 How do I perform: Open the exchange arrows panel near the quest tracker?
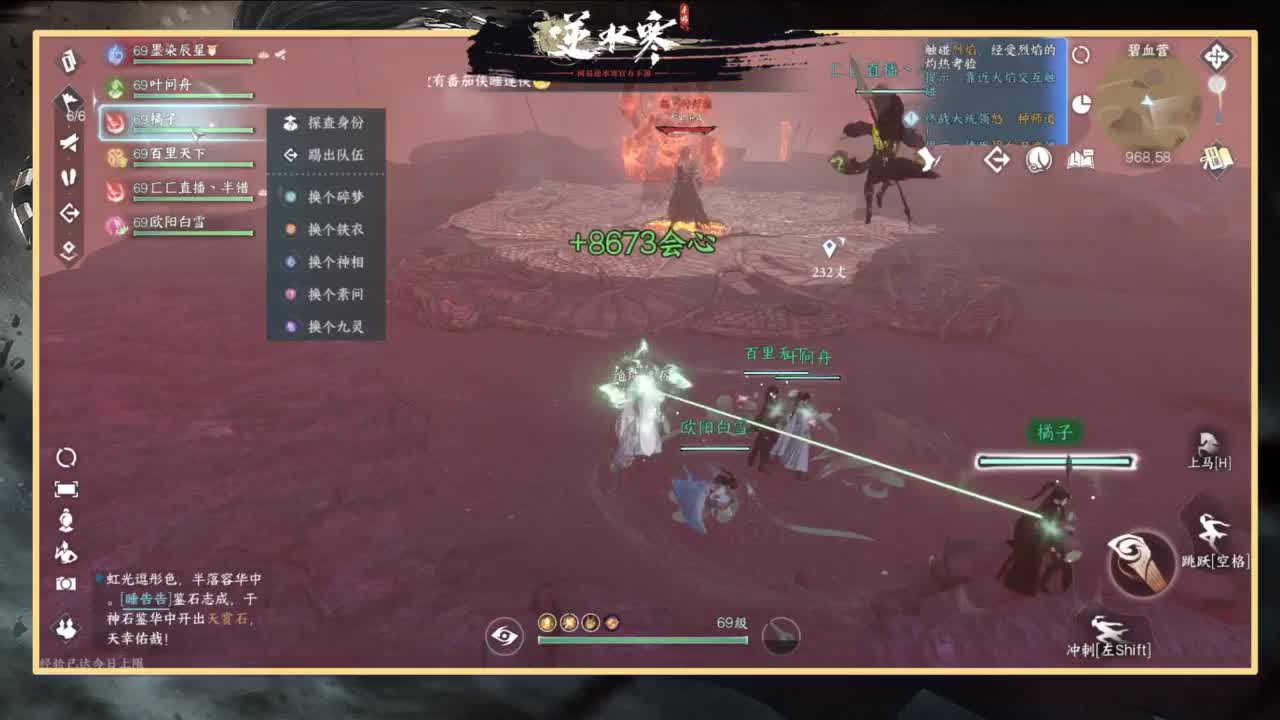click(x=995, y=160)
